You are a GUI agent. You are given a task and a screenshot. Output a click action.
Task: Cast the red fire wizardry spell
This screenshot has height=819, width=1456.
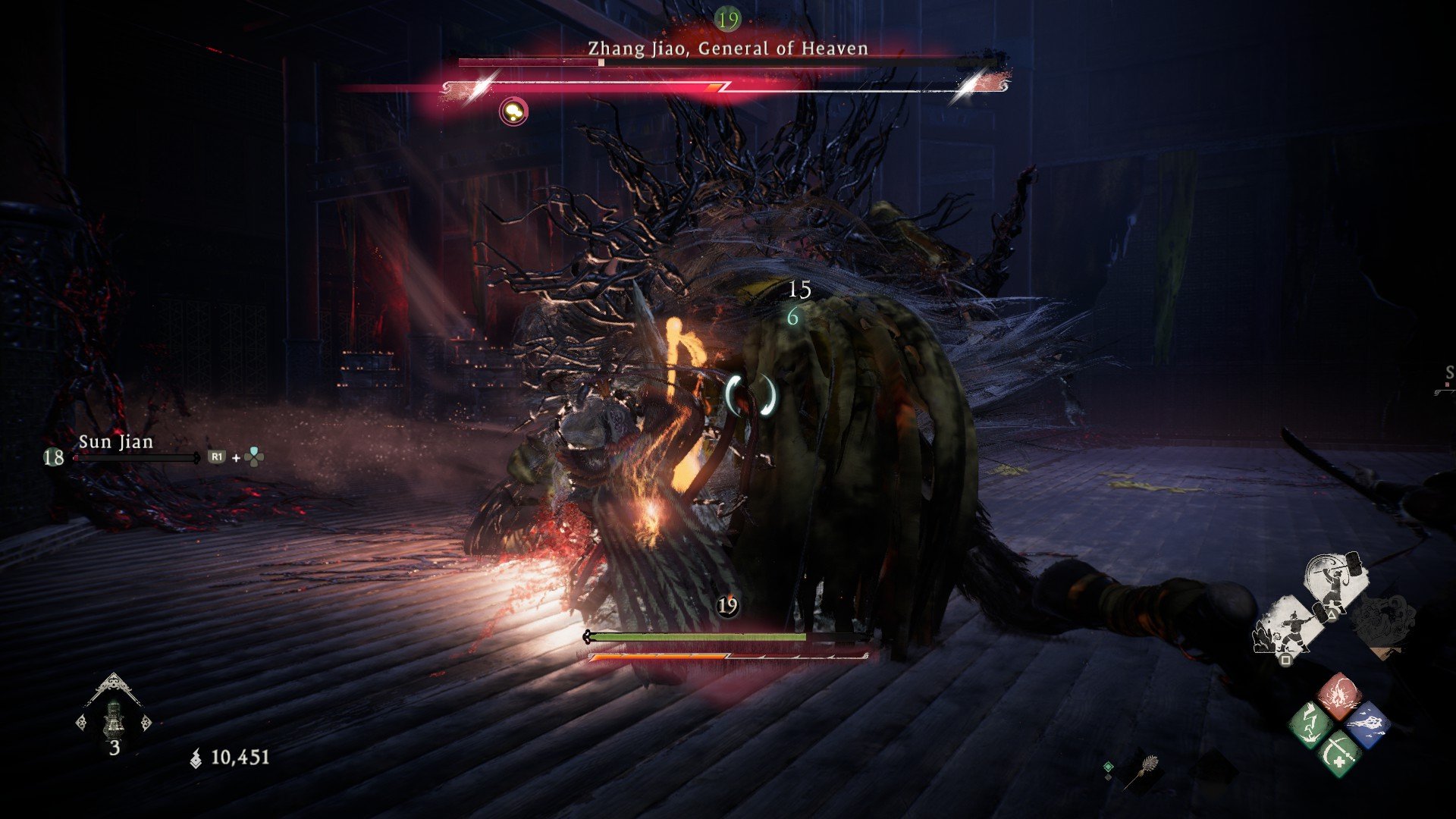[1339, 695]
